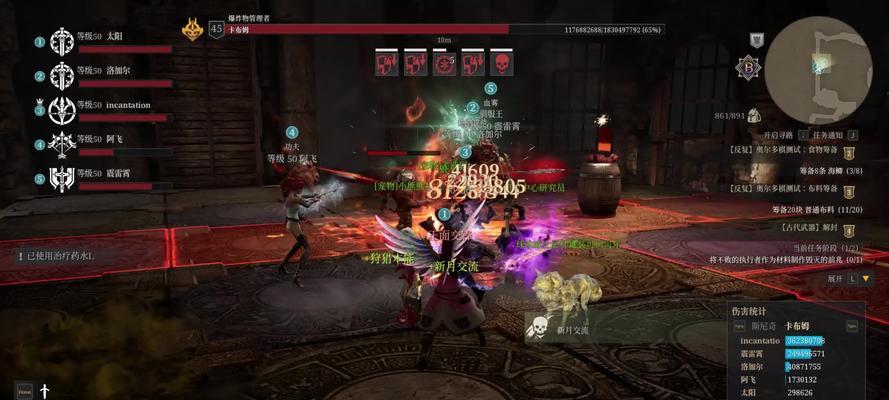Click the B rank emblem beside the minimap
Viewport: 889px width, 400px height.
click(747, 67)
